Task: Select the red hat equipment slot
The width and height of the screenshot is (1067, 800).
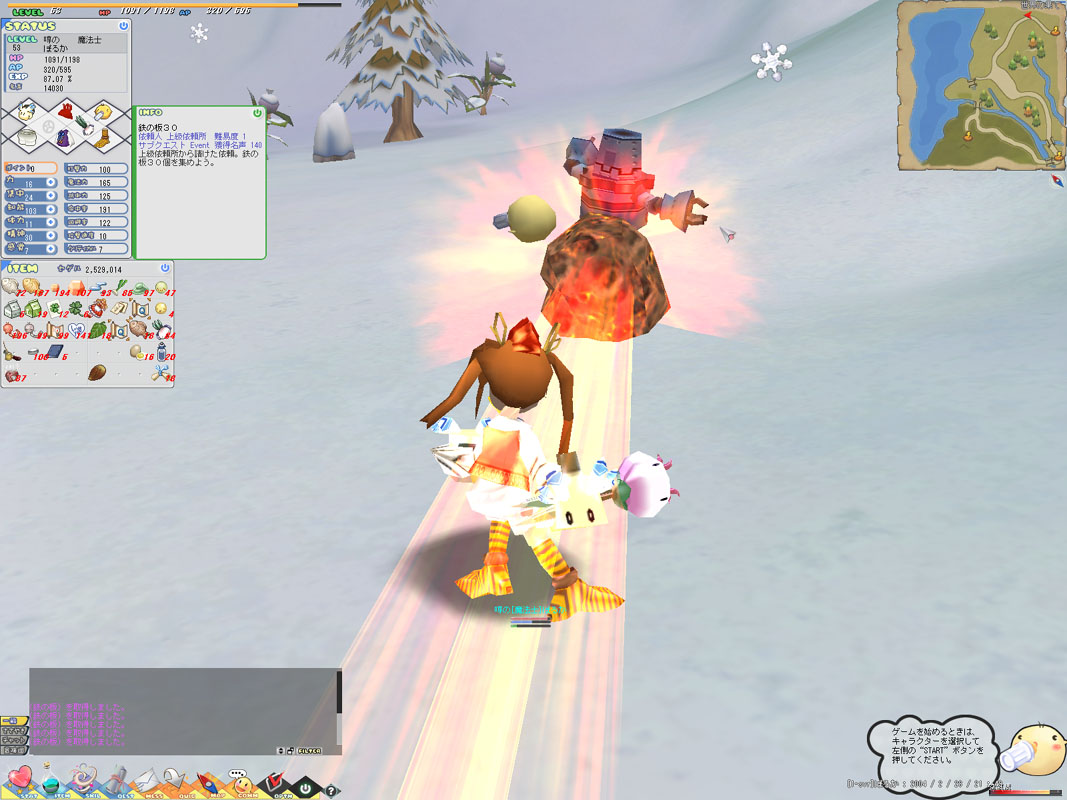Action: click(67, 112)
